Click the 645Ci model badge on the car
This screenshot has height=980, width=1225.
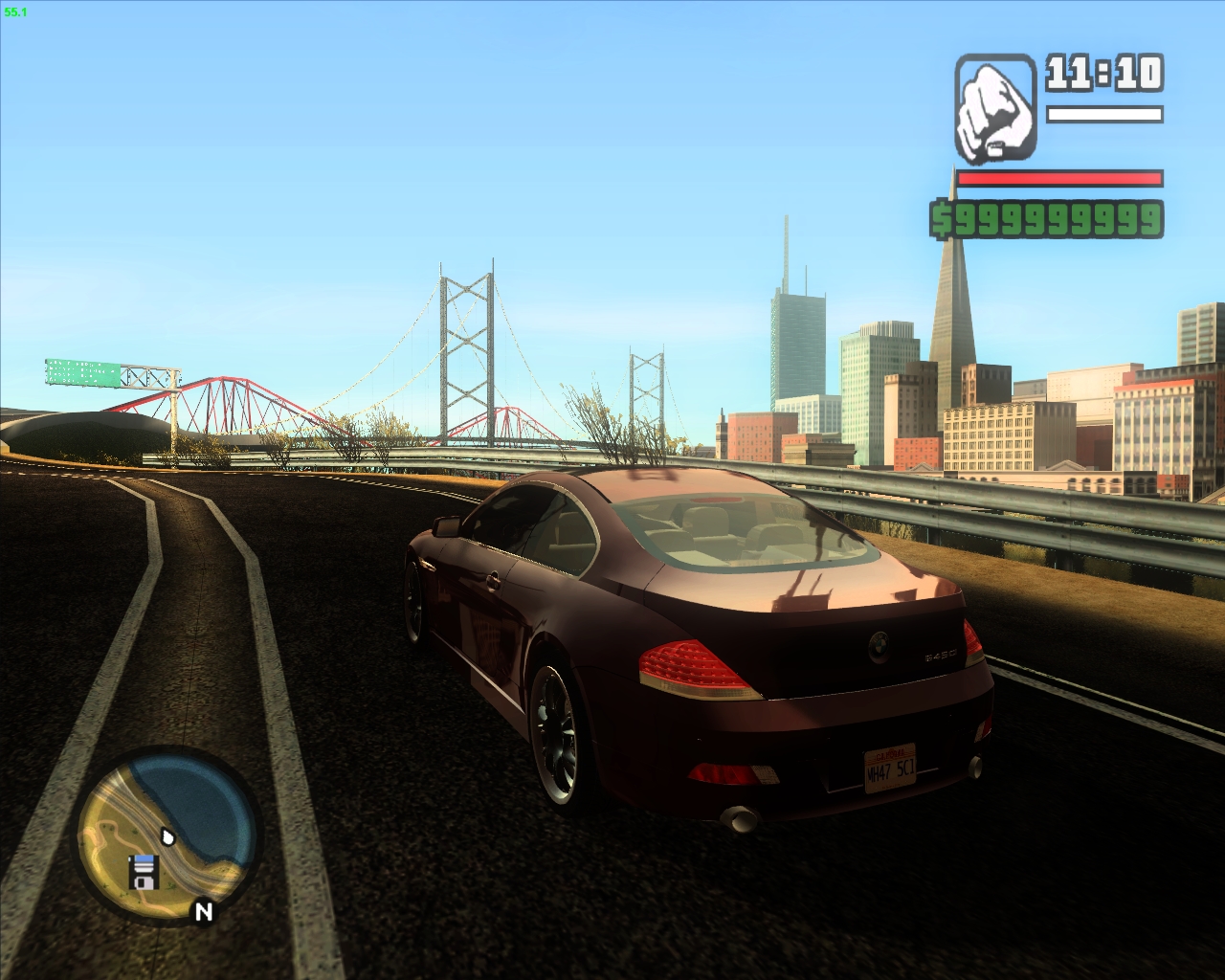pyautogui.click(x=941, y=654)
